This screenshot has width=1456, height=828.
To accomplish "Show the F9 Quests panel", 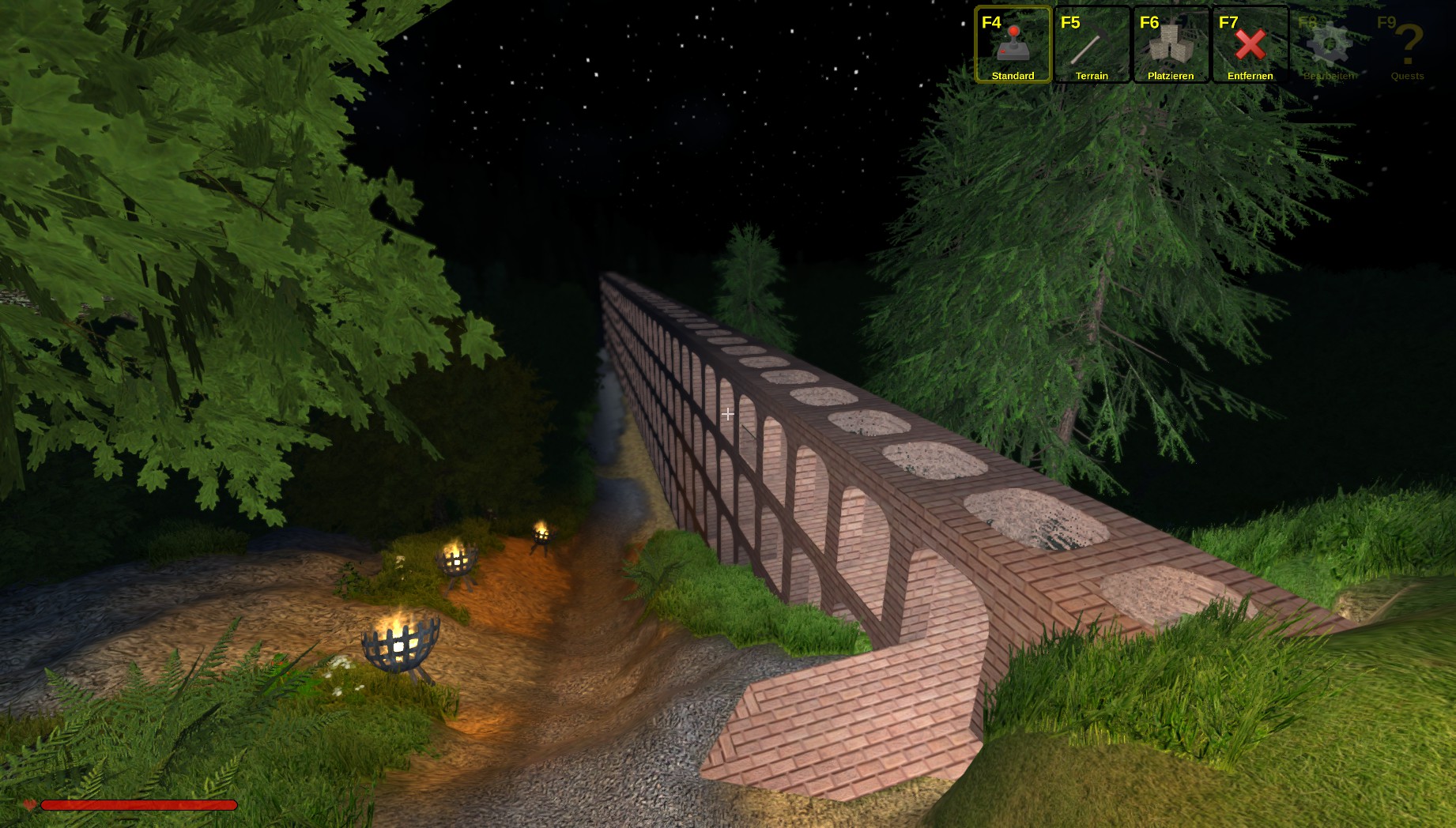I will (x=1407, y=45).
